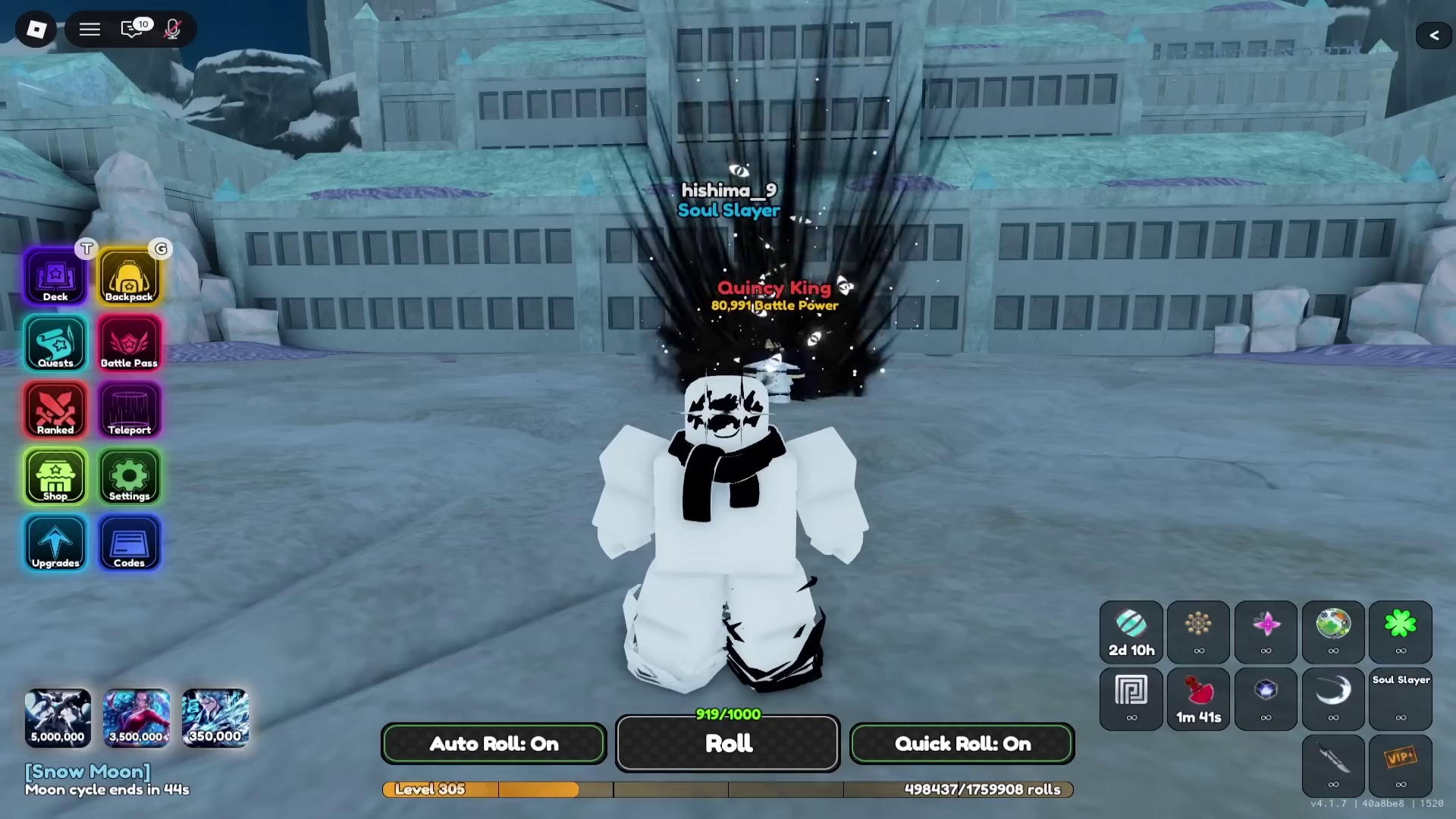Viewport: 1456px width, 819px height.
Task: Toggle Quick Roll off
Action: [x=962, y=743]
